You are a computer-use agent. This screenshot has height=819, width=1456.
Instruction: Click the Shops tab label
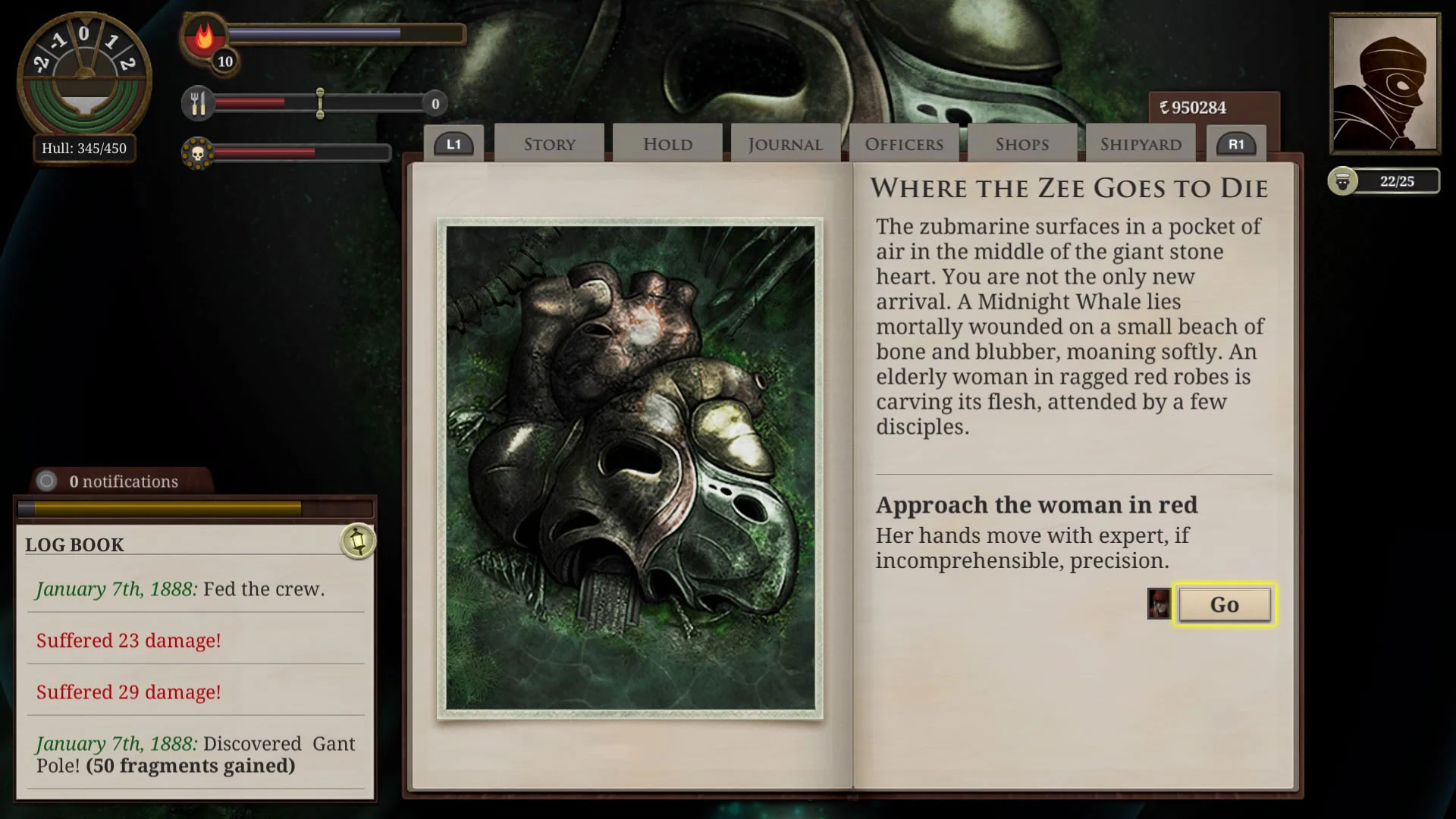click(1021, 144)
